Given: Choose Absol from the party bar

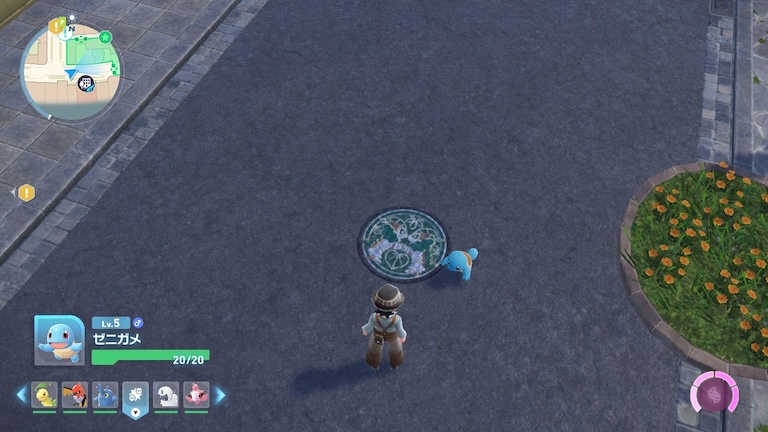Looking at the screenshot, I should (x=166, y=395).
